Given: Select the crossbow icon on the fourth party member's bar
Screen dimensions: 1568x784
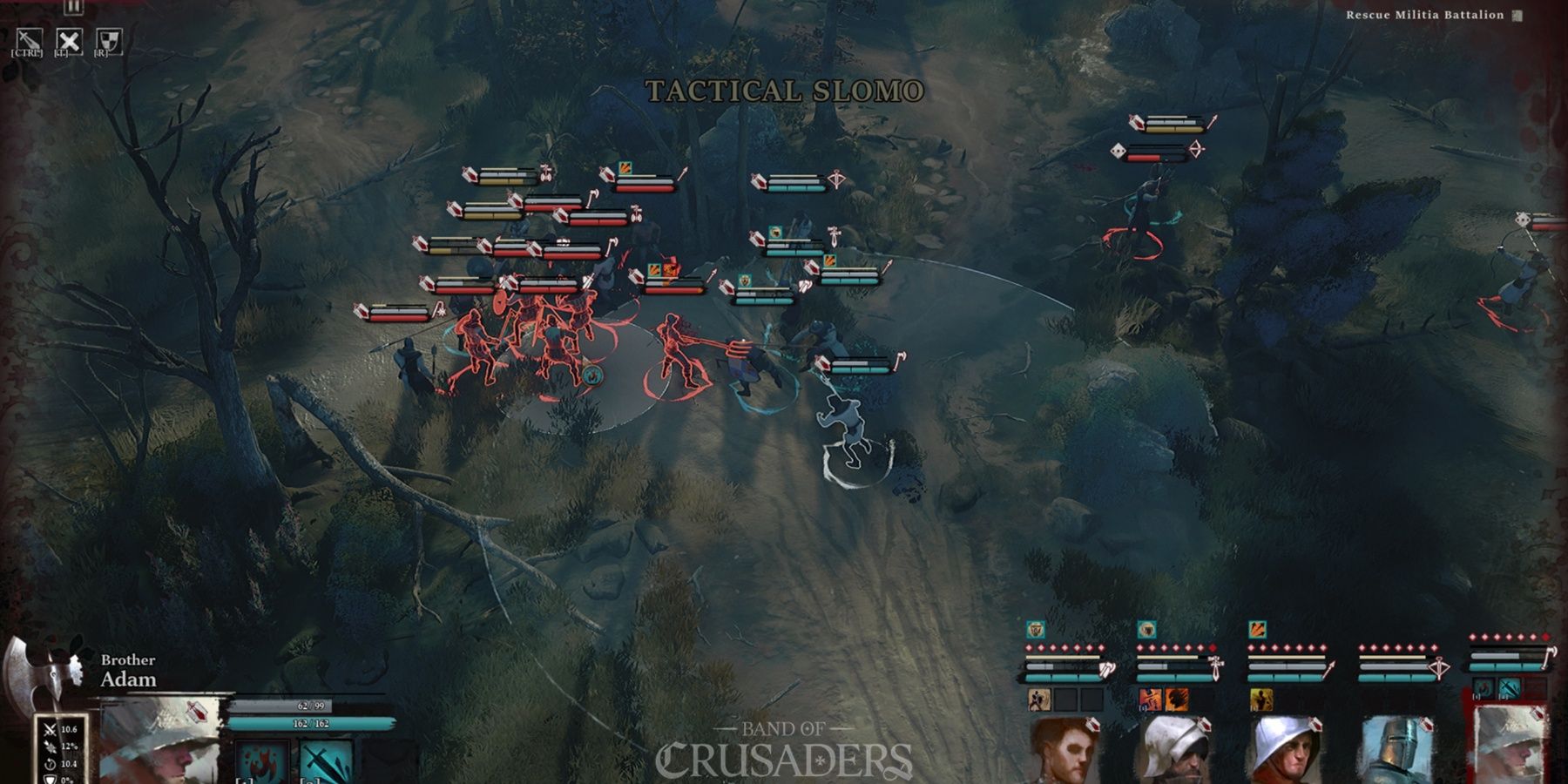Looking at the screenshot, I should tap(1441, 668).
